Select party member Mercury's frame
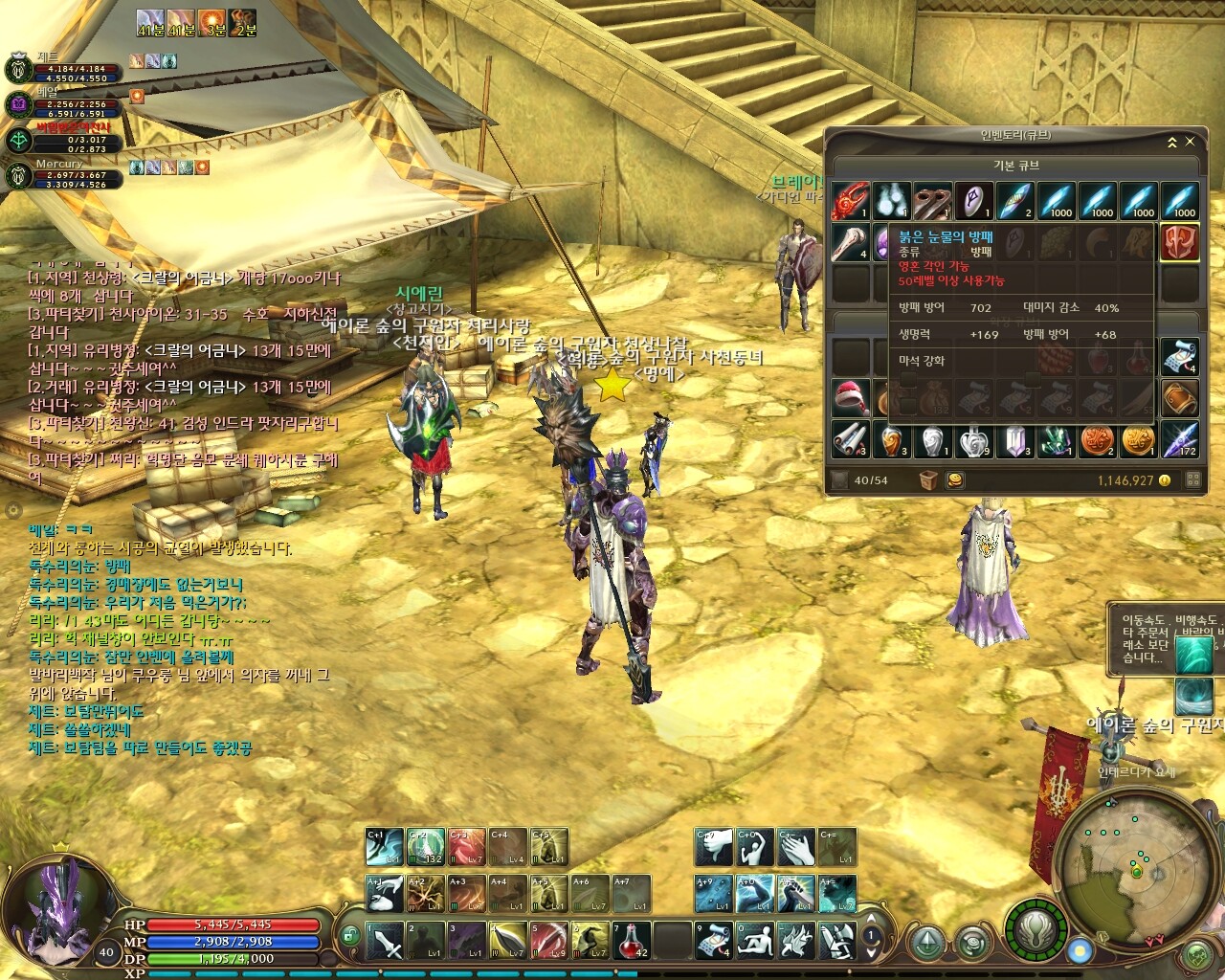 (x=59, y=174)
